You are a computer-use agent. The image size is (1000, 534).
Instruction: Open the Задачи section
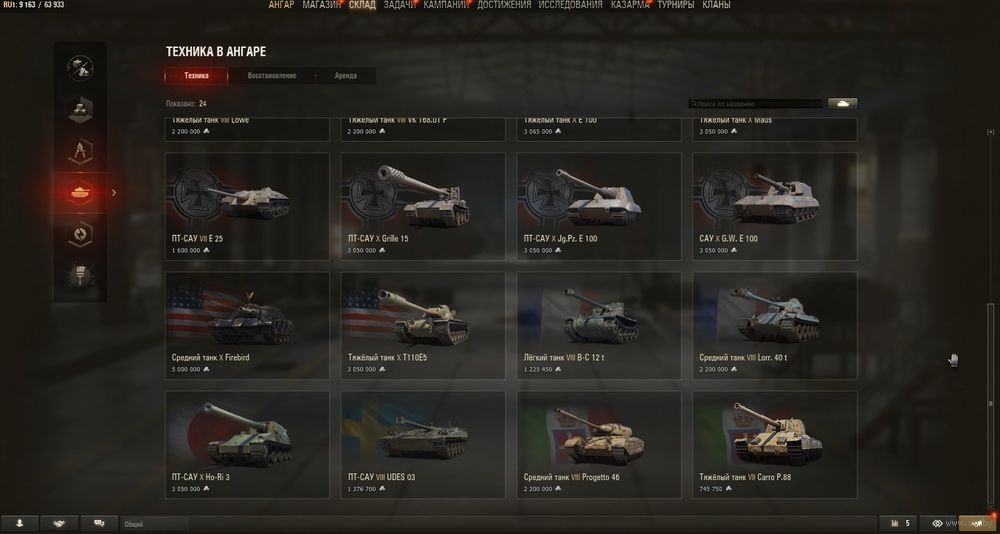[400, 5]
